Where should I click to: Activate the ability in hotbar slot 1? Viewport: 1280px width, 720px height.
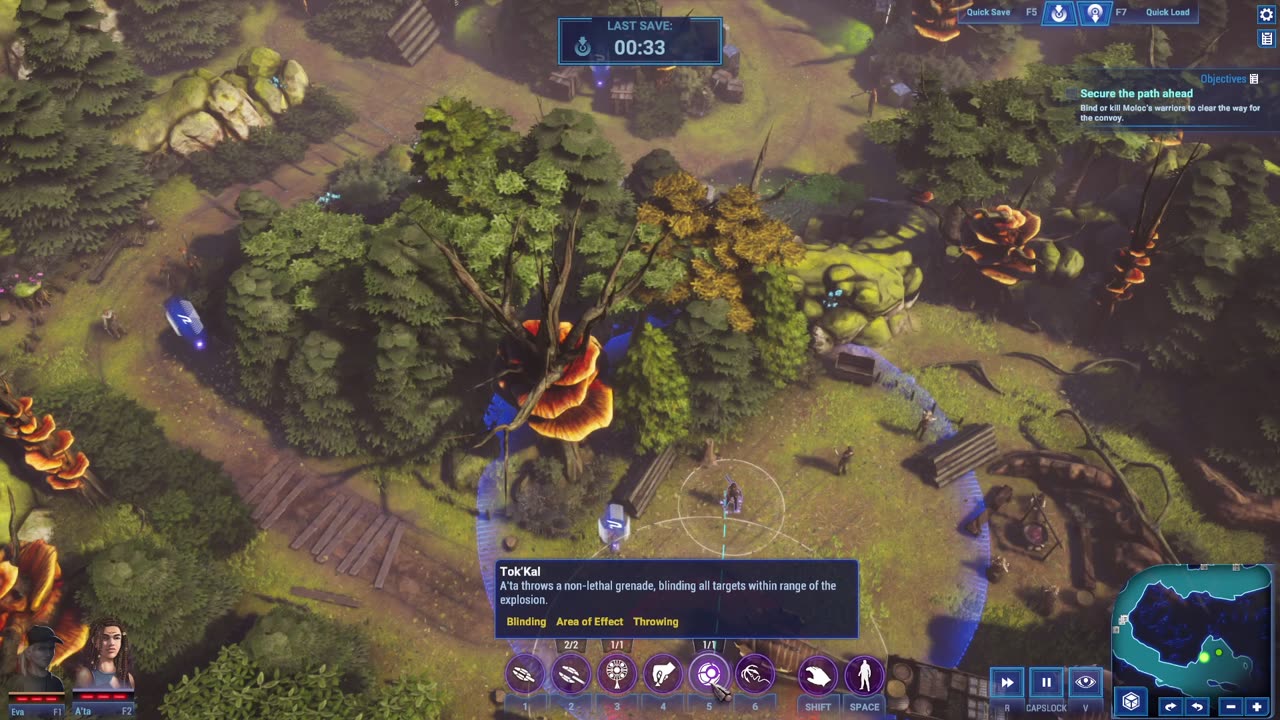tap(525, 676)
